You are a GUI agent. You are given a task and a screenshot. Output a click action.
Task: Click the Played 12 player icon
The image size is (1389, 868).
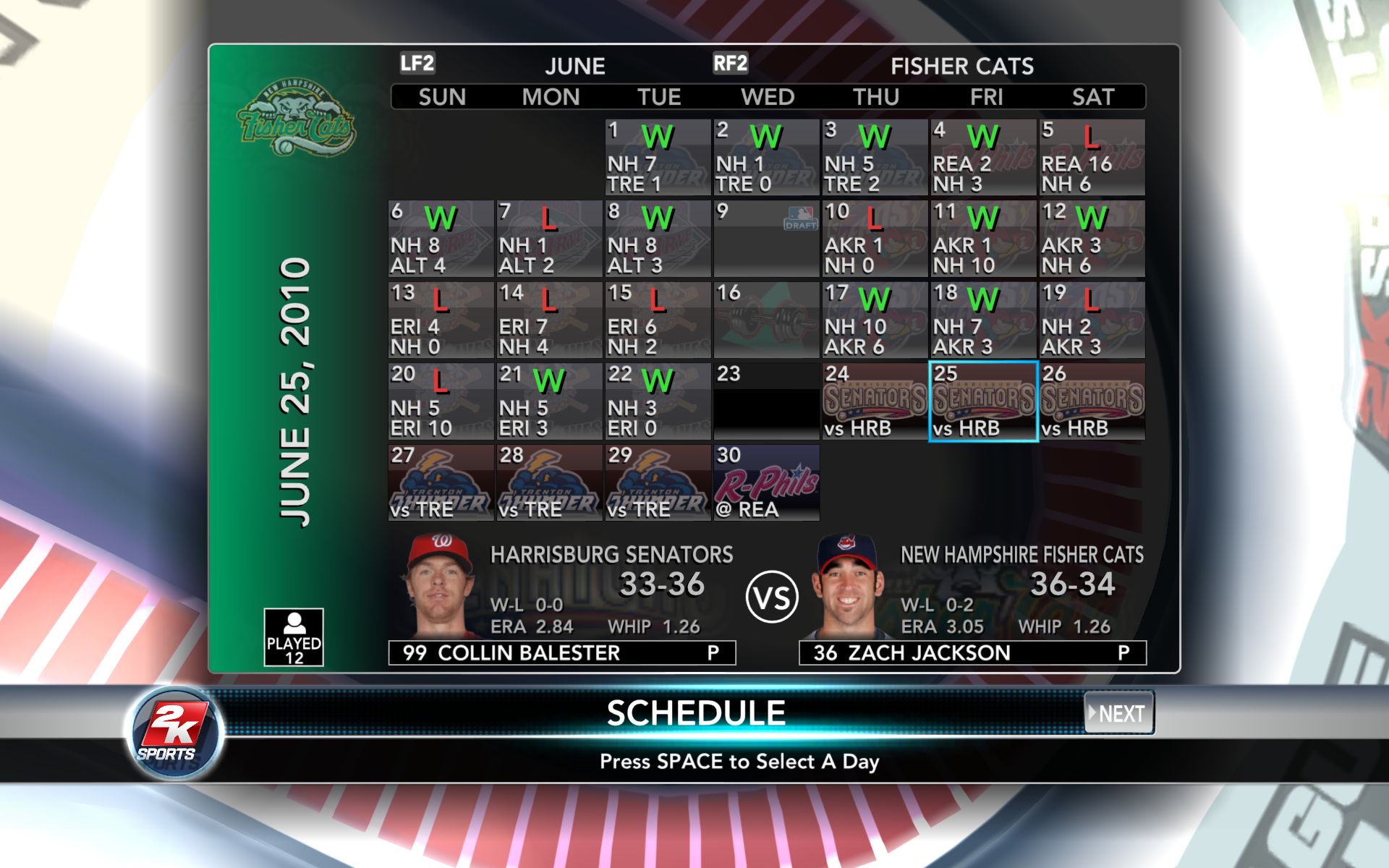point(294,637)
